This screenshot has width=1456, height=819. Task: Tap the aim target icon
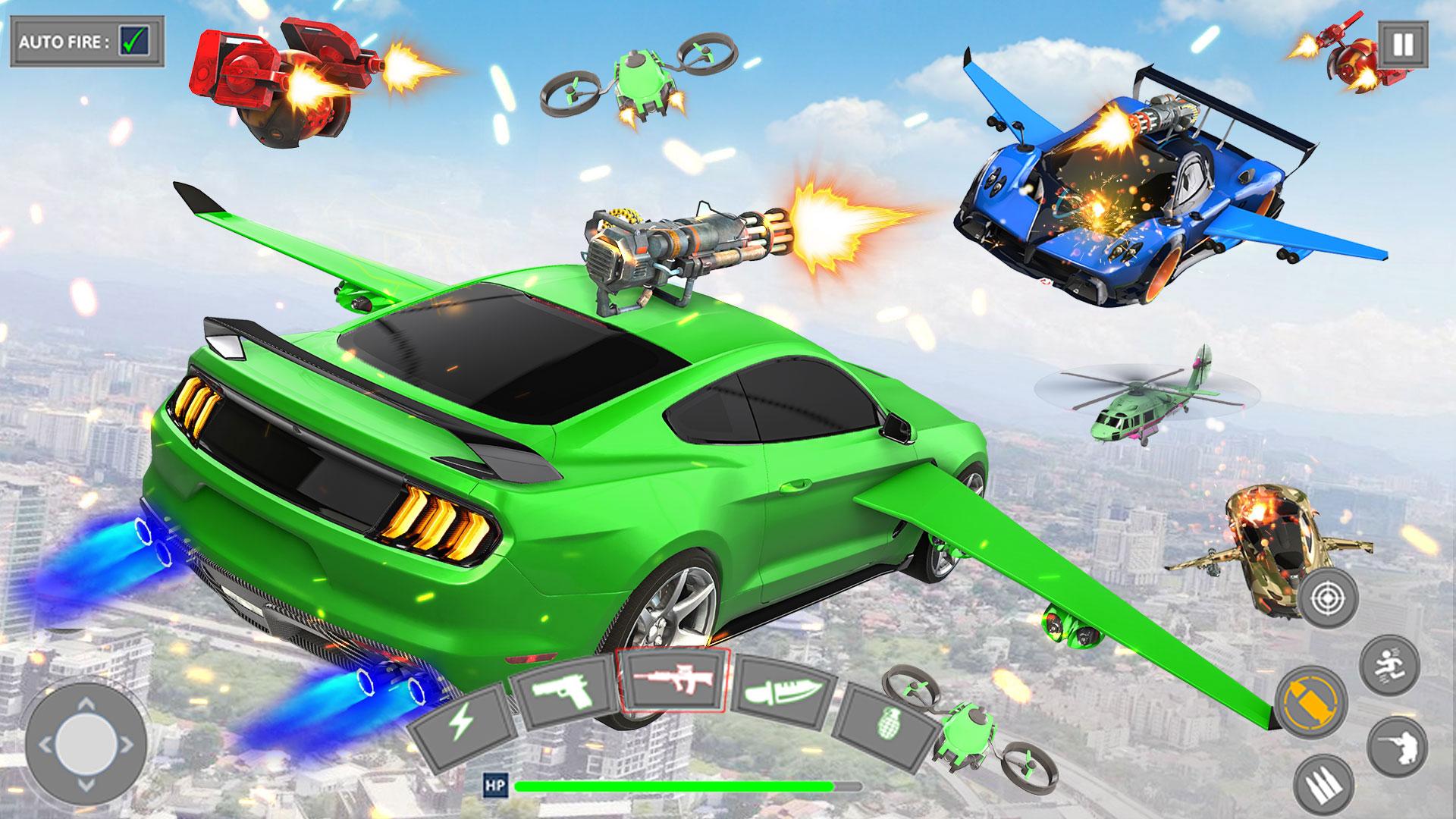click(1329, 597)
